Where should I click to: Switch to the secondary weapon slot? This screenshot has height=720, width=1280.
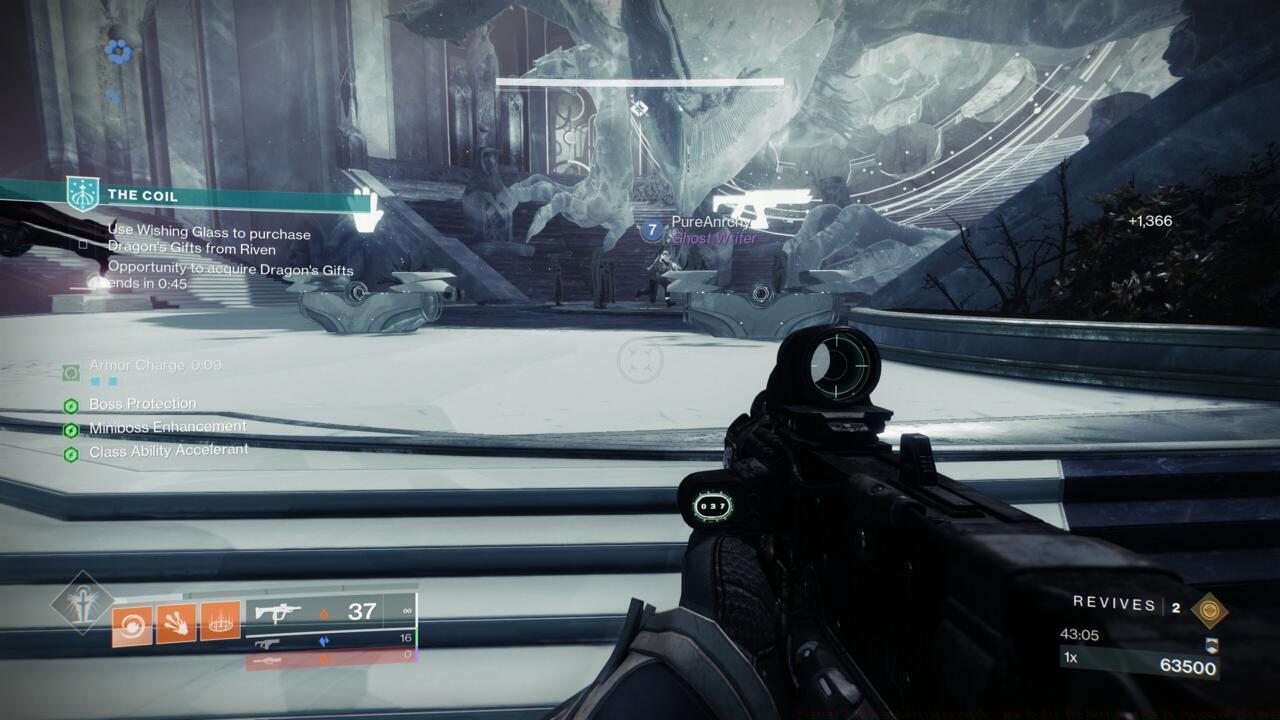[330, 639]
